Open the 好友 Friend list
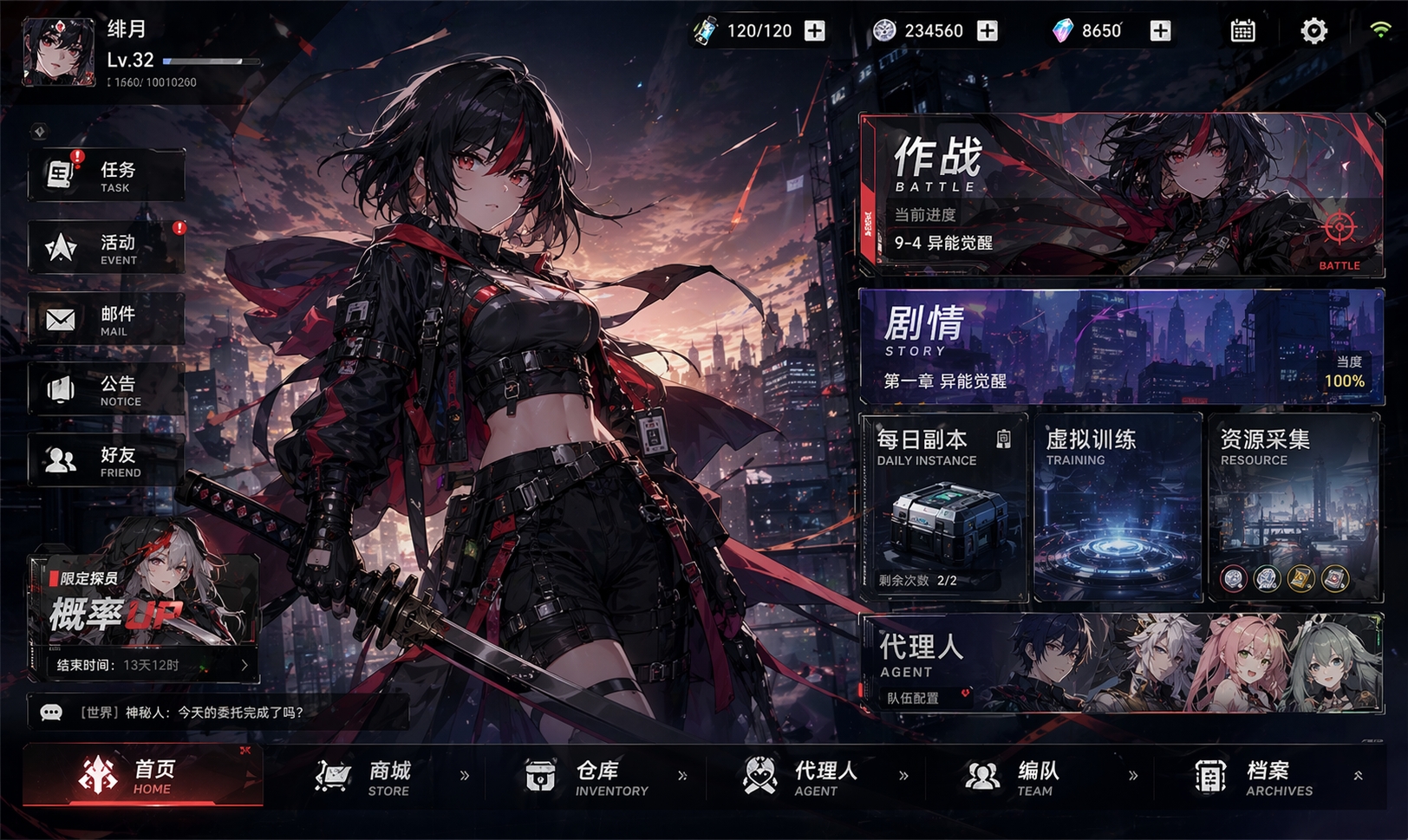Viewport: 1408px width, 840px height. click(107, 461)
